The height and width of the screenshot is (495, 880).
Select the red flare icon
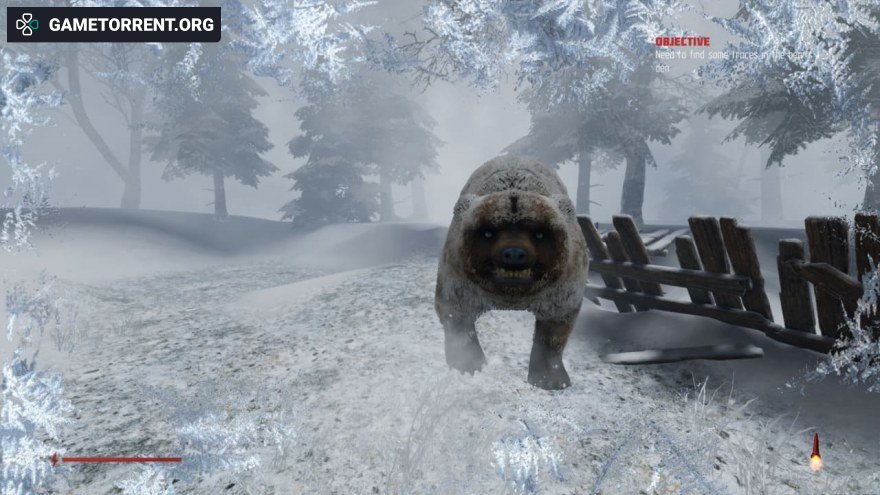[x=815, y=451]
